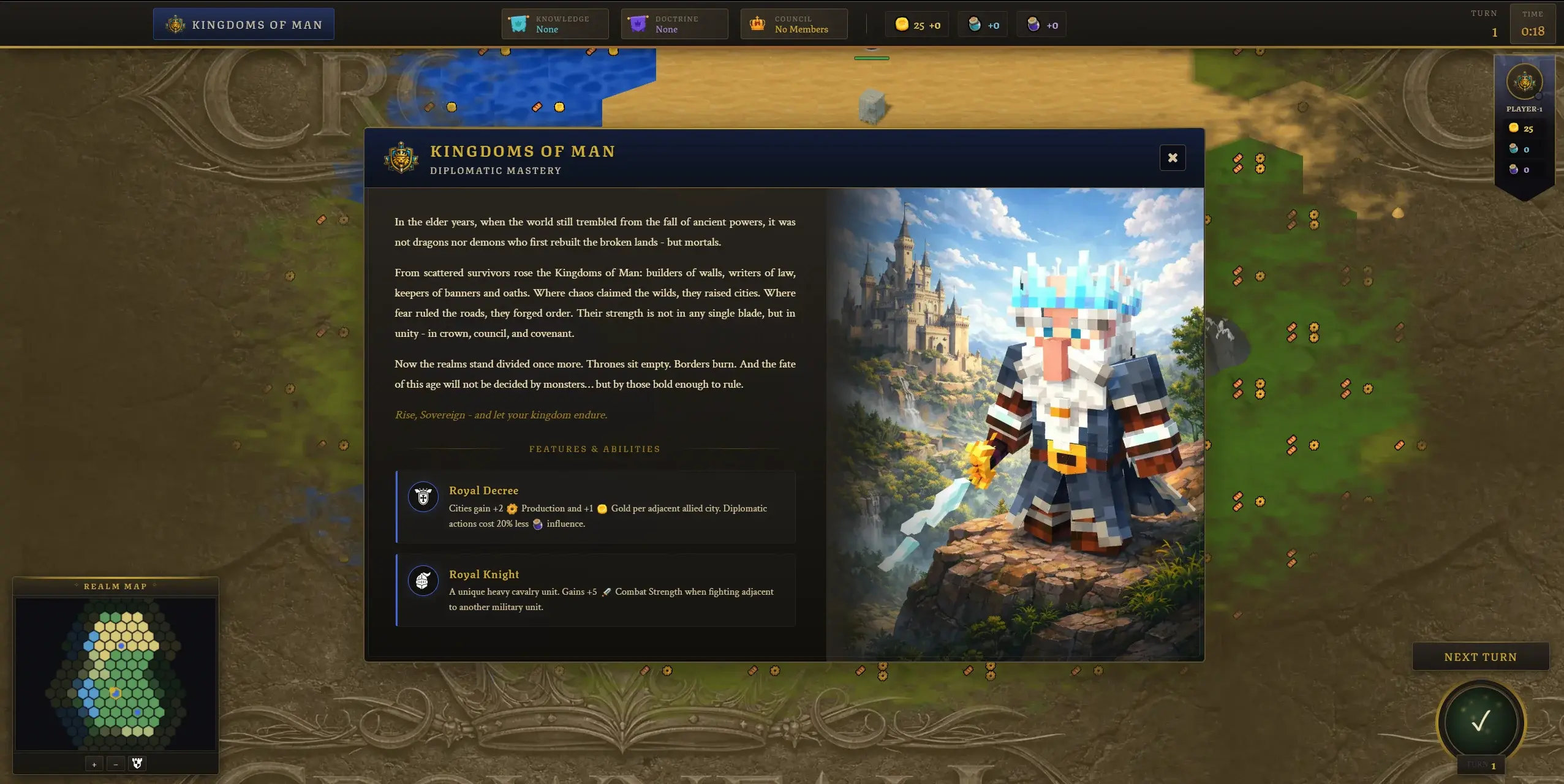
Task: Open the Doctrine dropdown showing None
Action: (674, 23)
